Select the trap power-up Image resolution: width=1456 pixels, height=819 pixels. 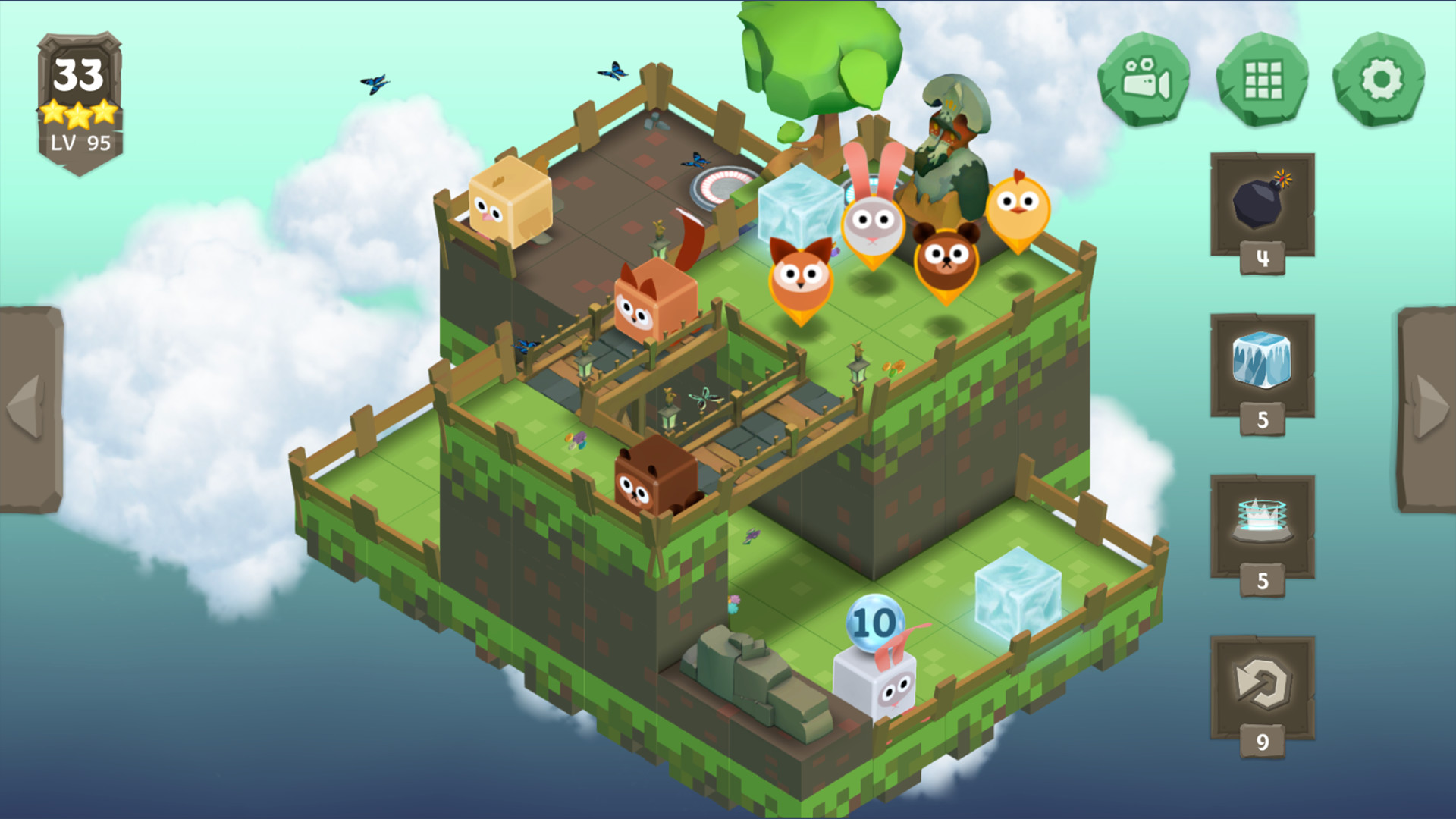pyautogui.click(x=1263, y=519)
